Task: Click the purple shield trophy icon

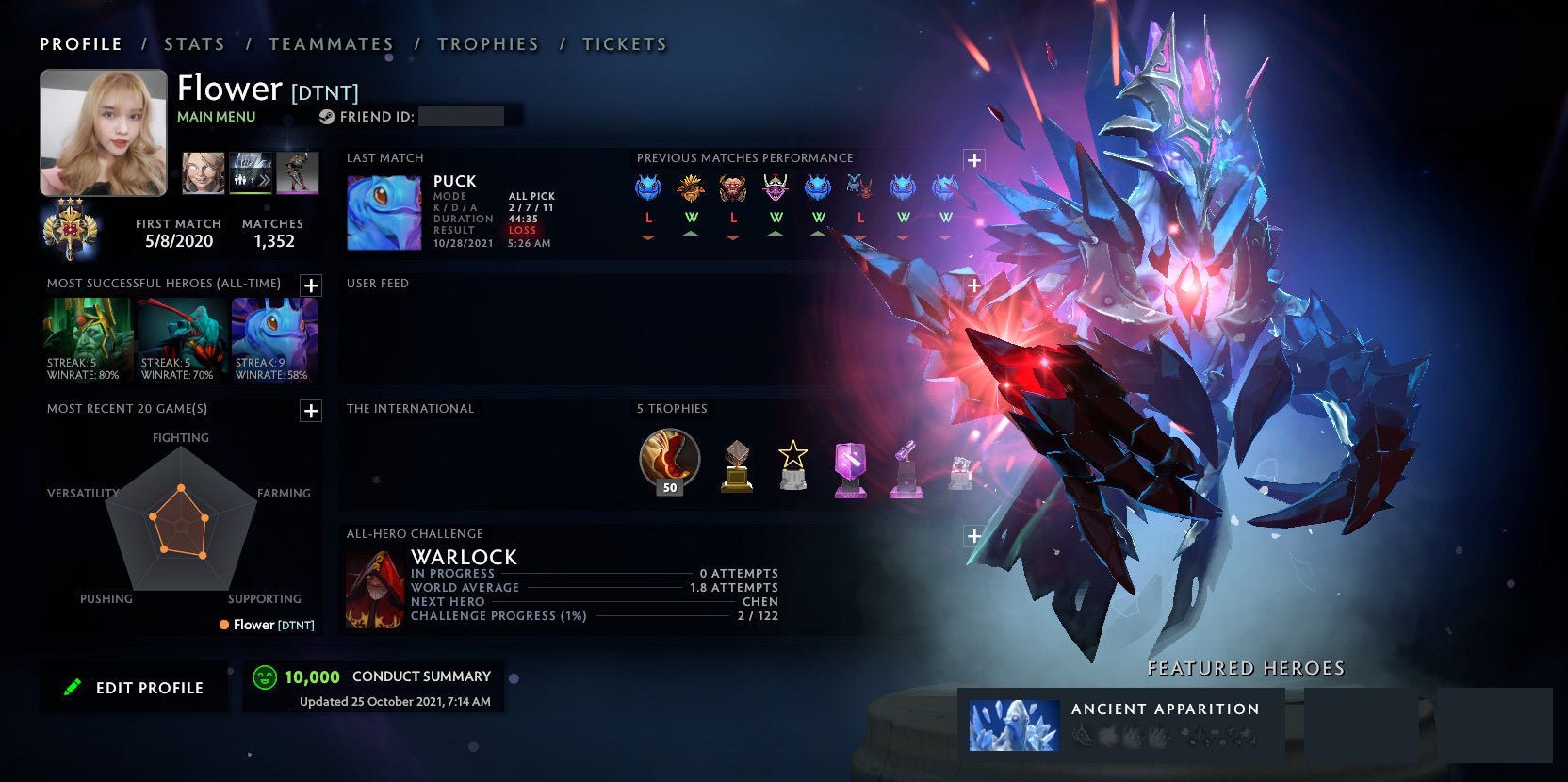Action: (x=849, y=466)
